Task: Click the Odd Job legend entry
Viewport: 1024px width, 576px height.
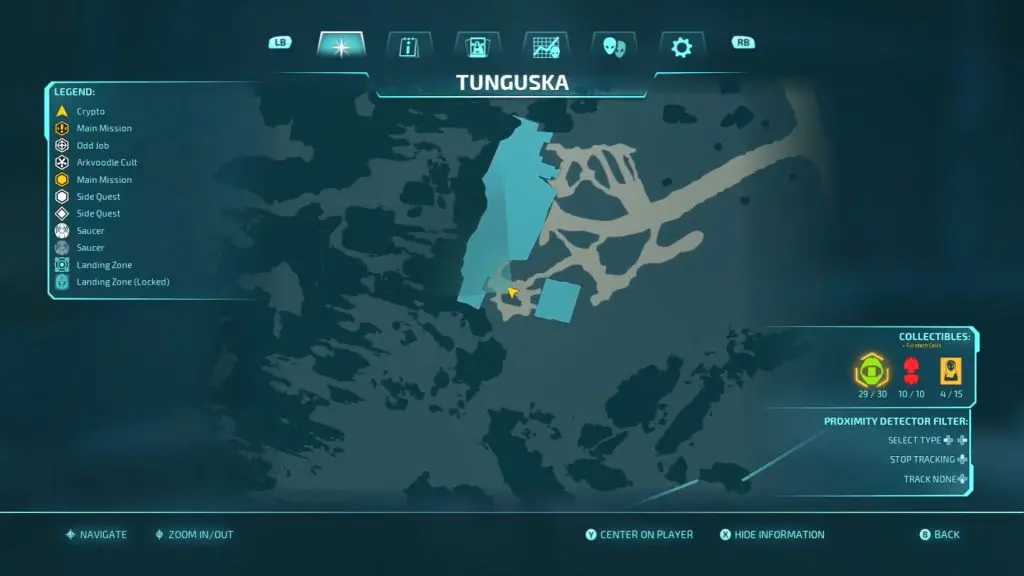Action: [92, 146]
